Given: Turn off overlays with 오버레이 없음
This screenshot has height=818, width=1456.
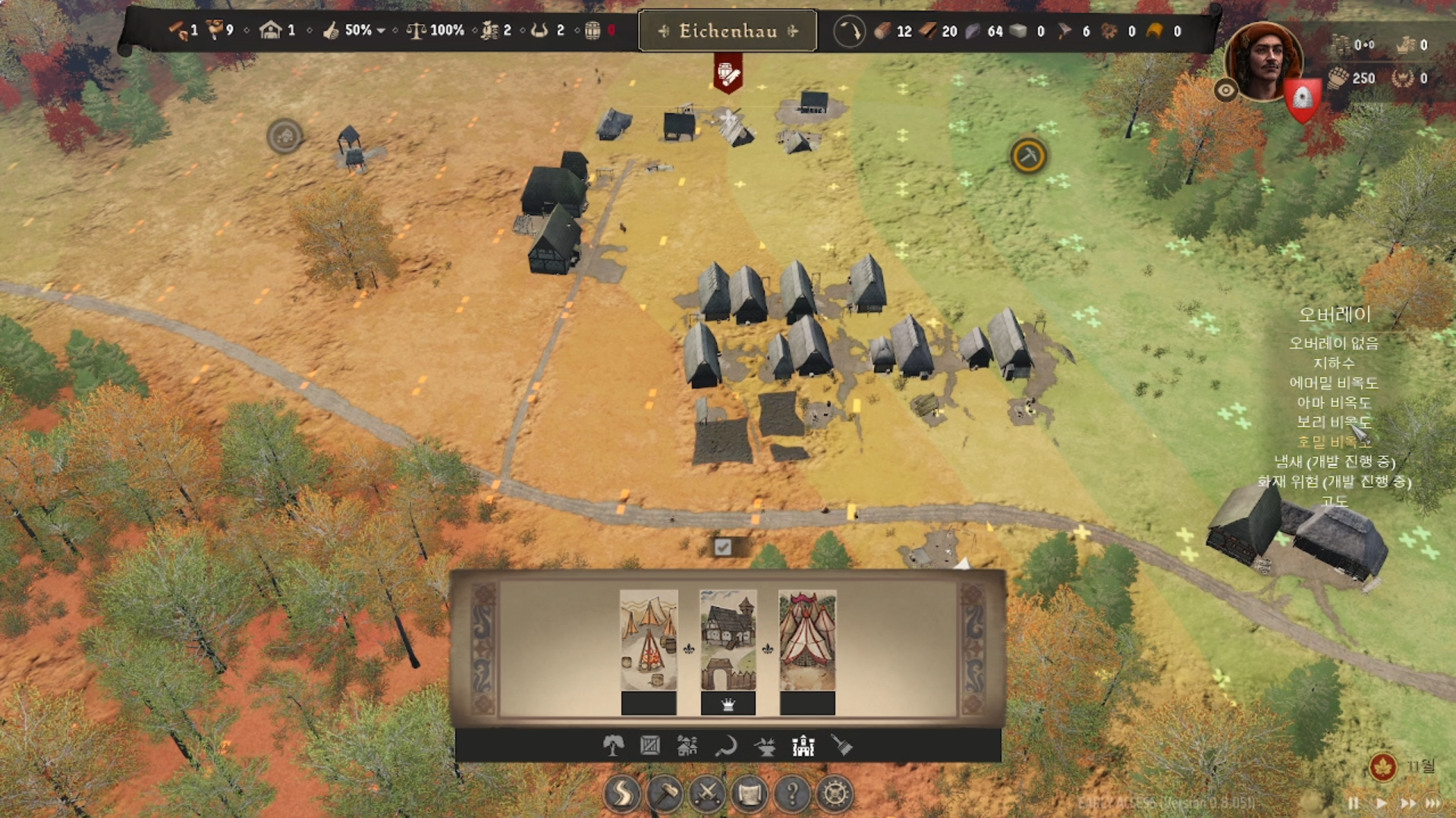Looking at the screenshot, I should pyautogui.click(x=1334, y=344).
